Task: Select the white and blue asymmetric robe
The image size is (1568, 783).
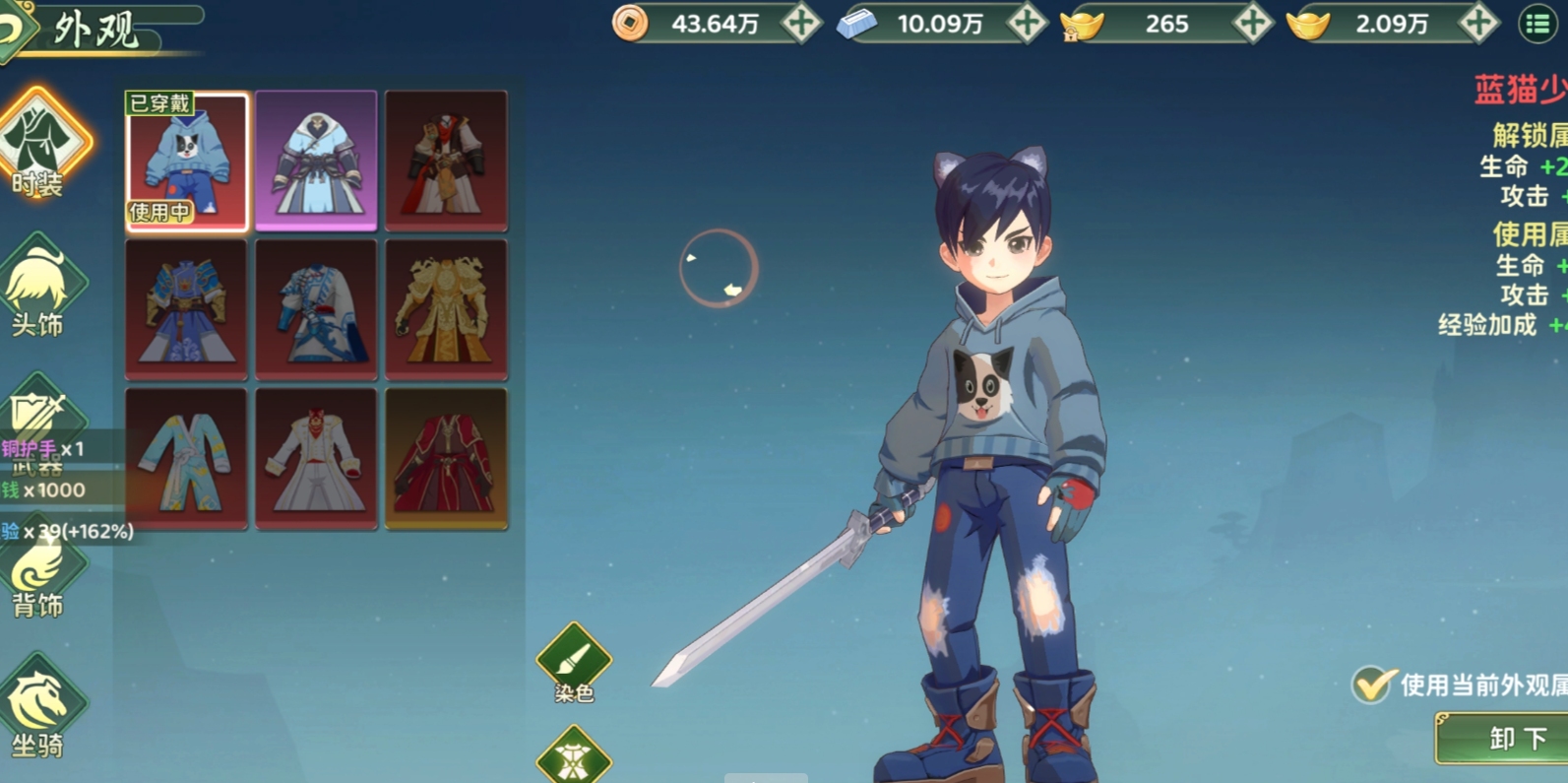Action: pos(316,309)
